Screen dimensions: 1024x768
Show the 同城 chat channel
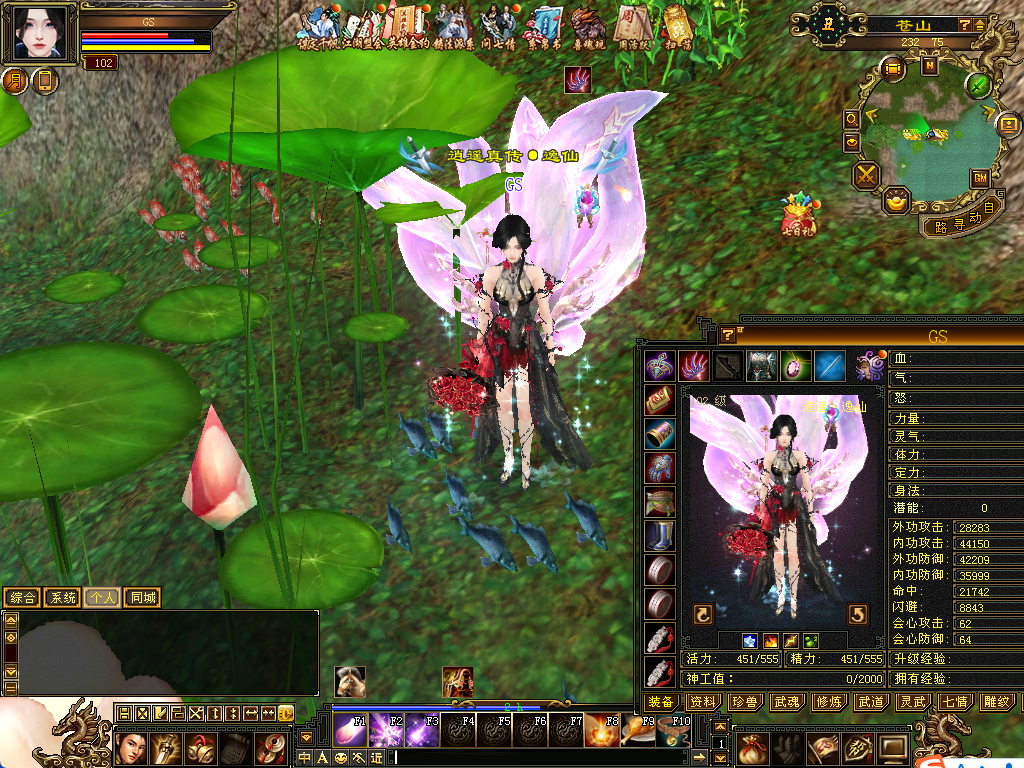click(142, 598)
